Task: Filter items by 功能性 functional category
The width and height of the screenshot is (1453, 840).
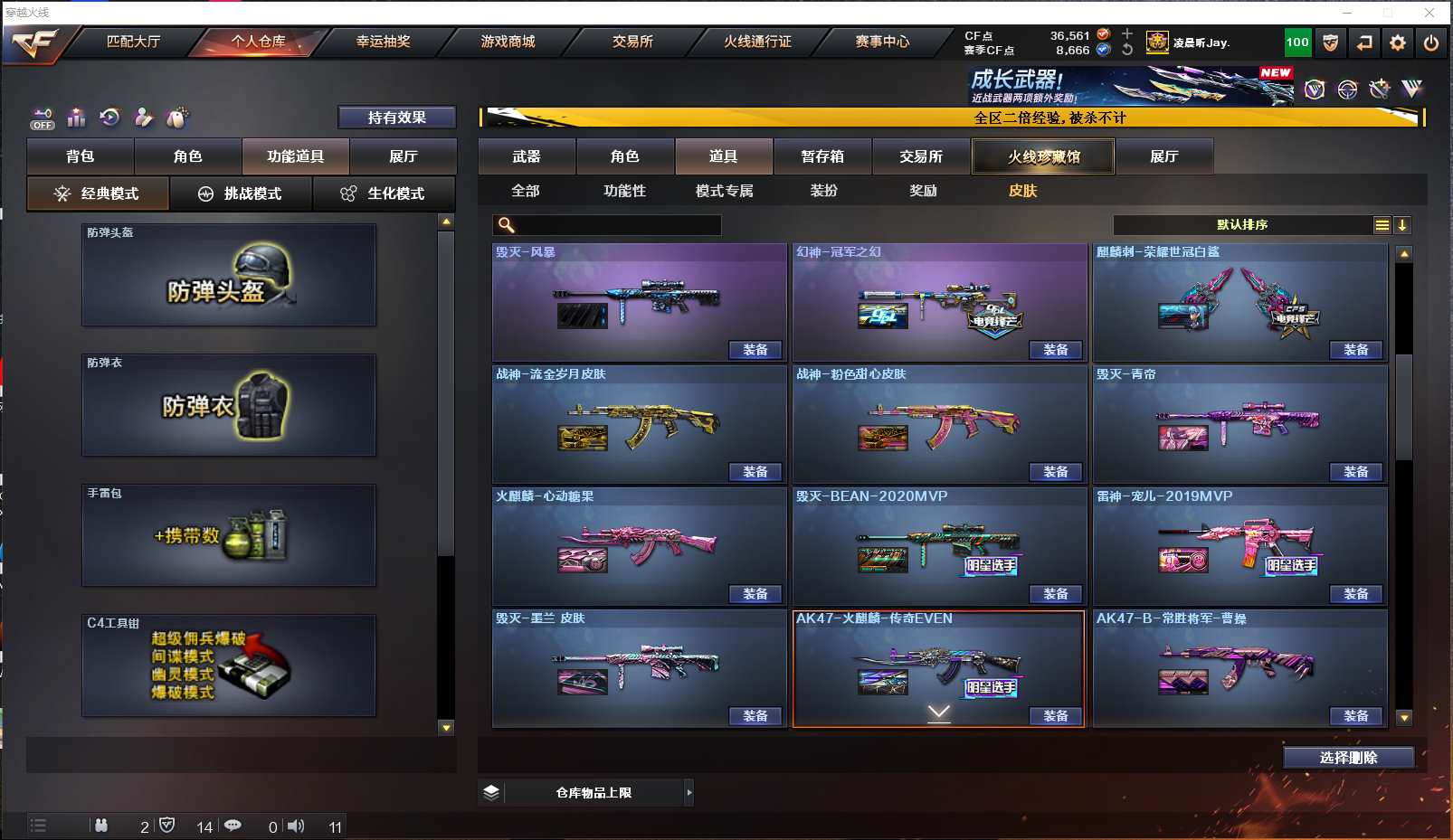Action: click(x=624, y=191)
